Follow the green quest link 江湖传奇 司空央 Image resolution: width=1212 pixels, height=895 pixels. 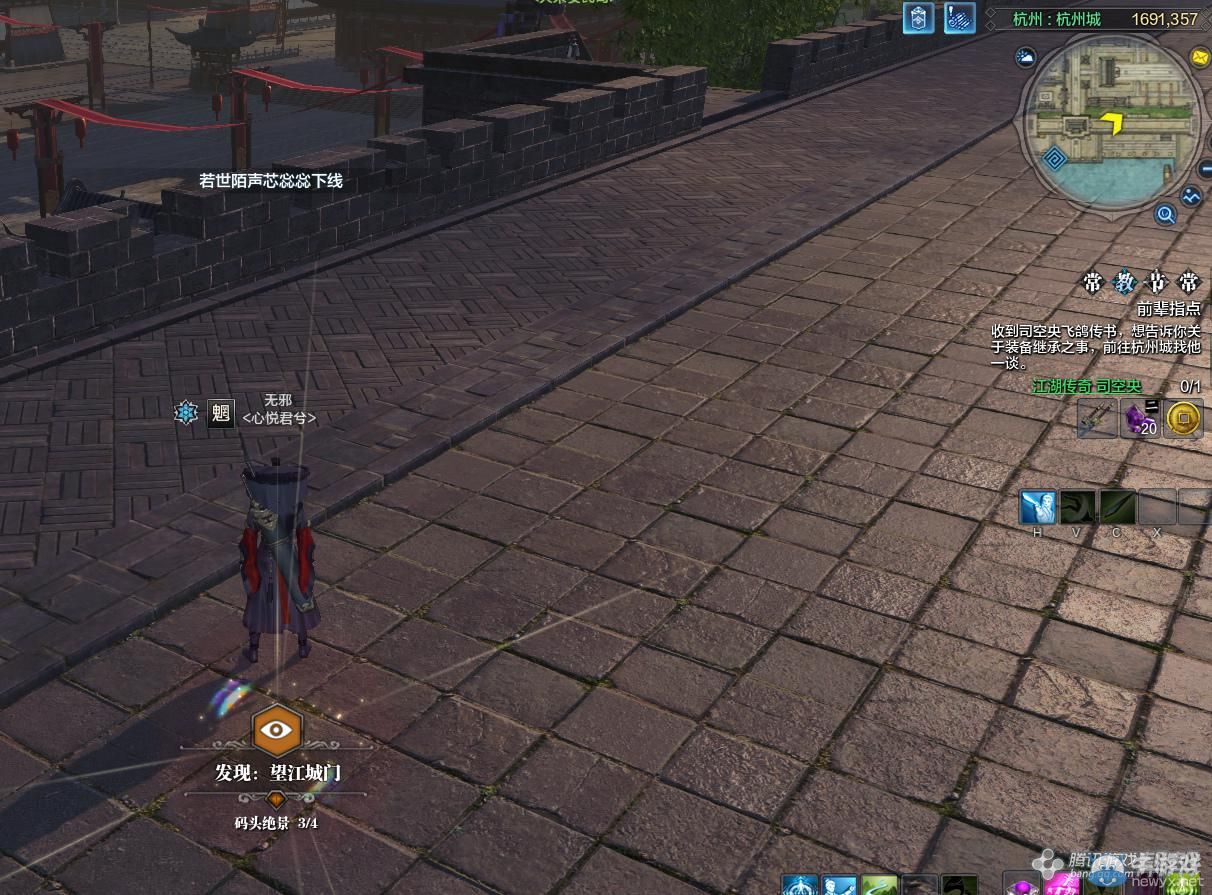[x=1086, y=386]
